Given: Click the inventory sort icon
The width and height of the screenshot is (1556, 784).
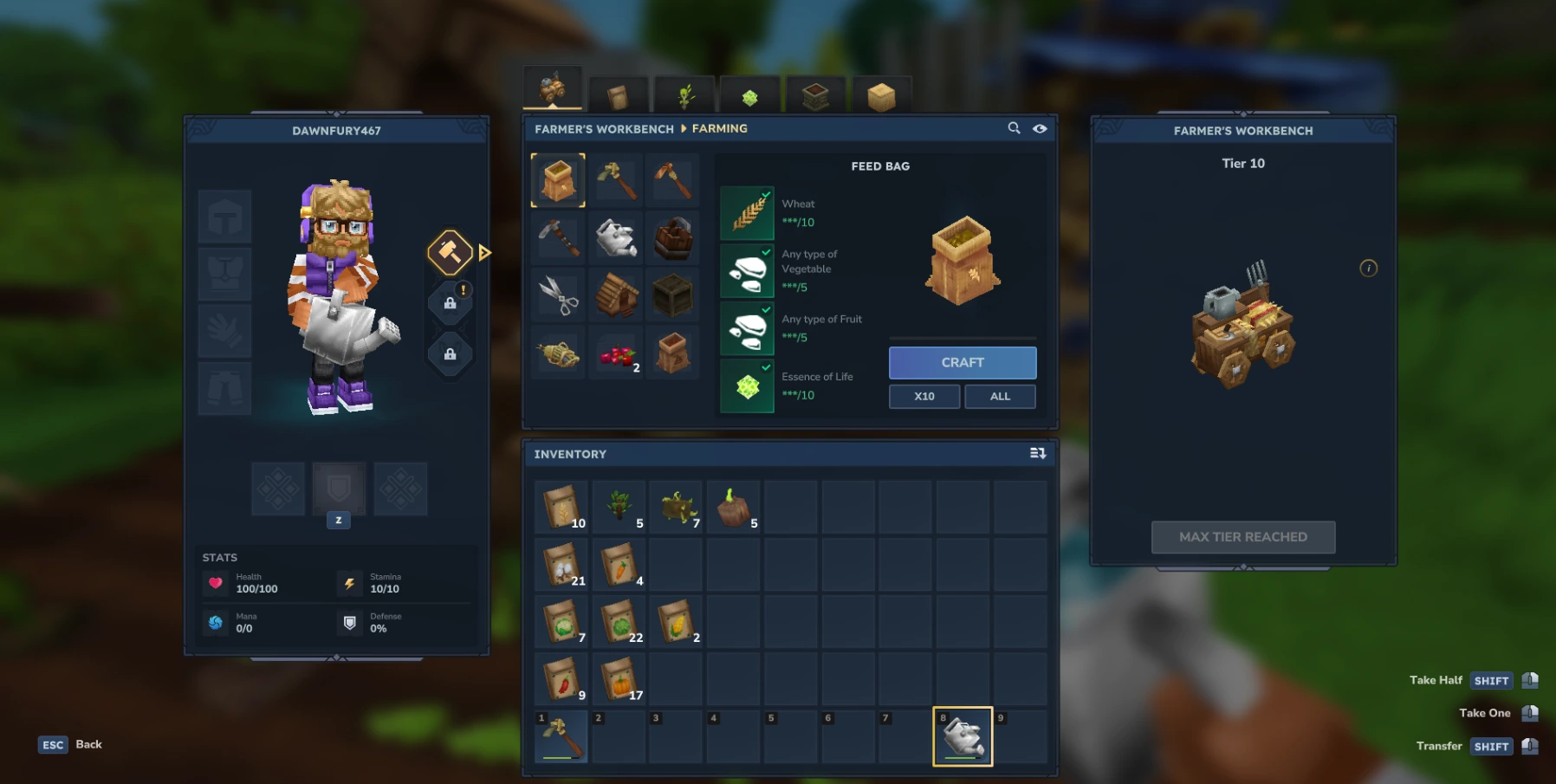Looking at the screenshot, I should tap(1037, 453).
